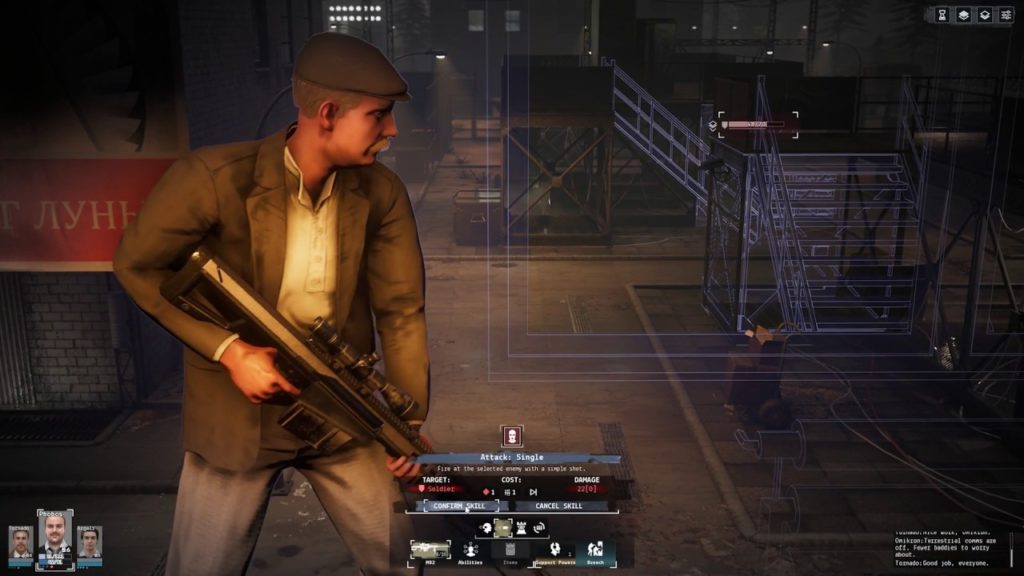
Task: Confirm the Attack: Single skill
Action: (x=455, y=506)
